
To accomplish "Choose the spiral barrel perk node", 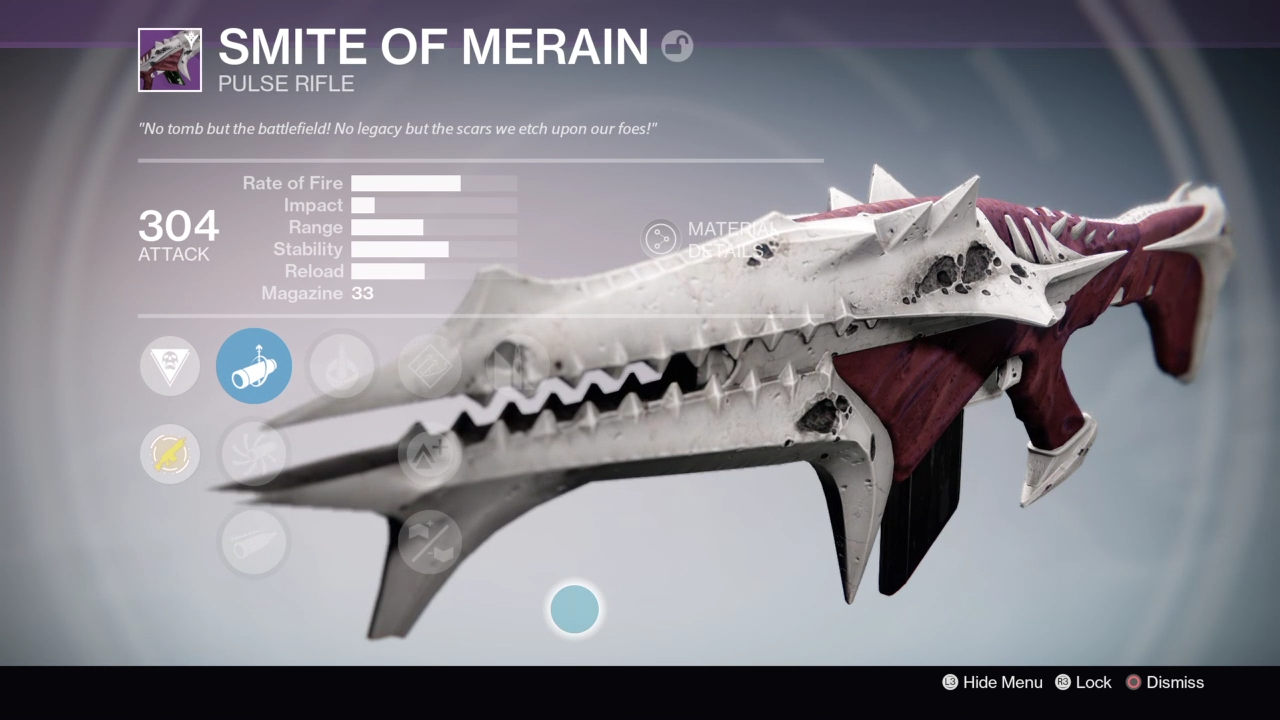I will pos(254,454).
